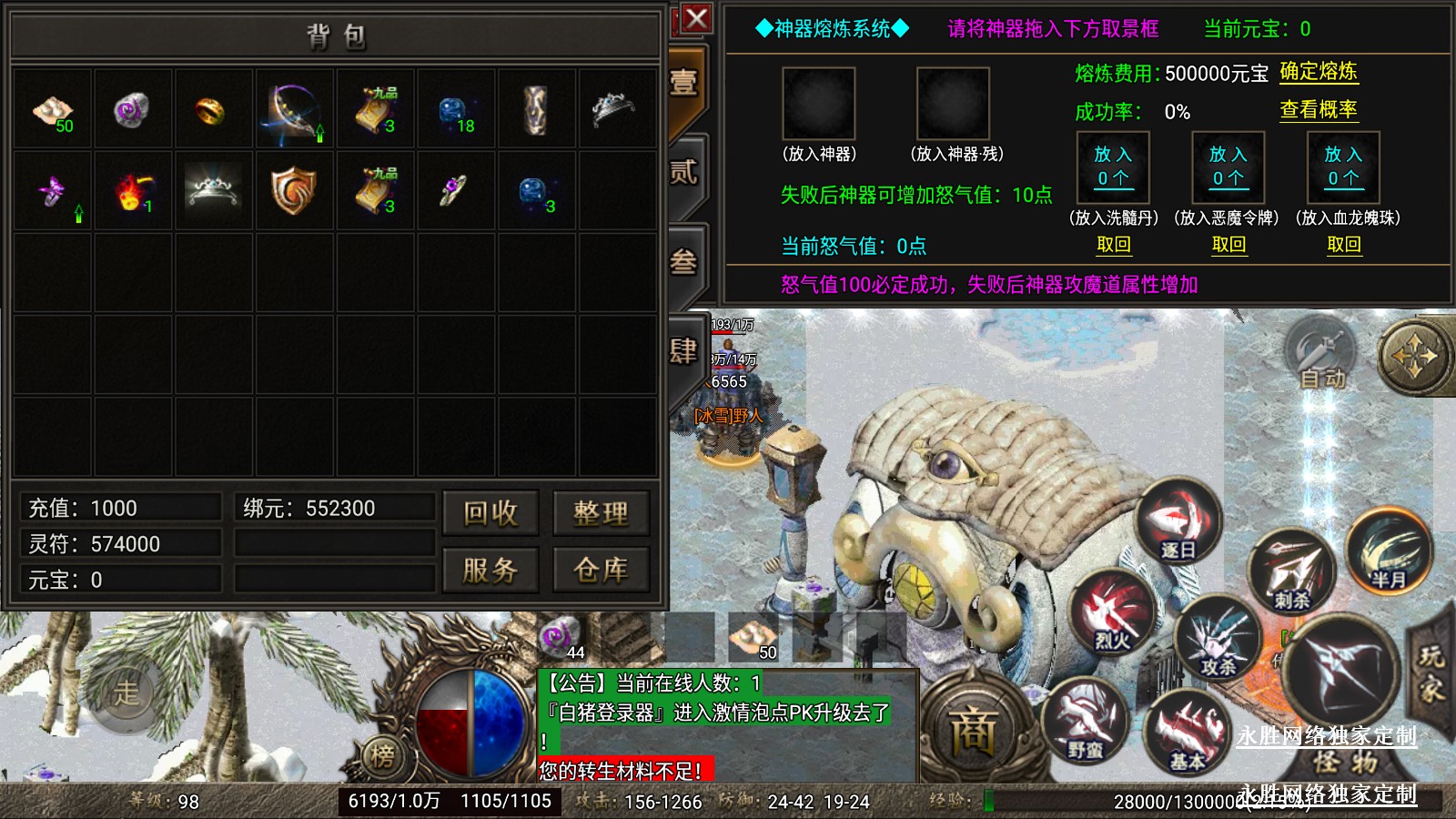Toggle the 走 walk button
1456x819 pixels.
126,693
